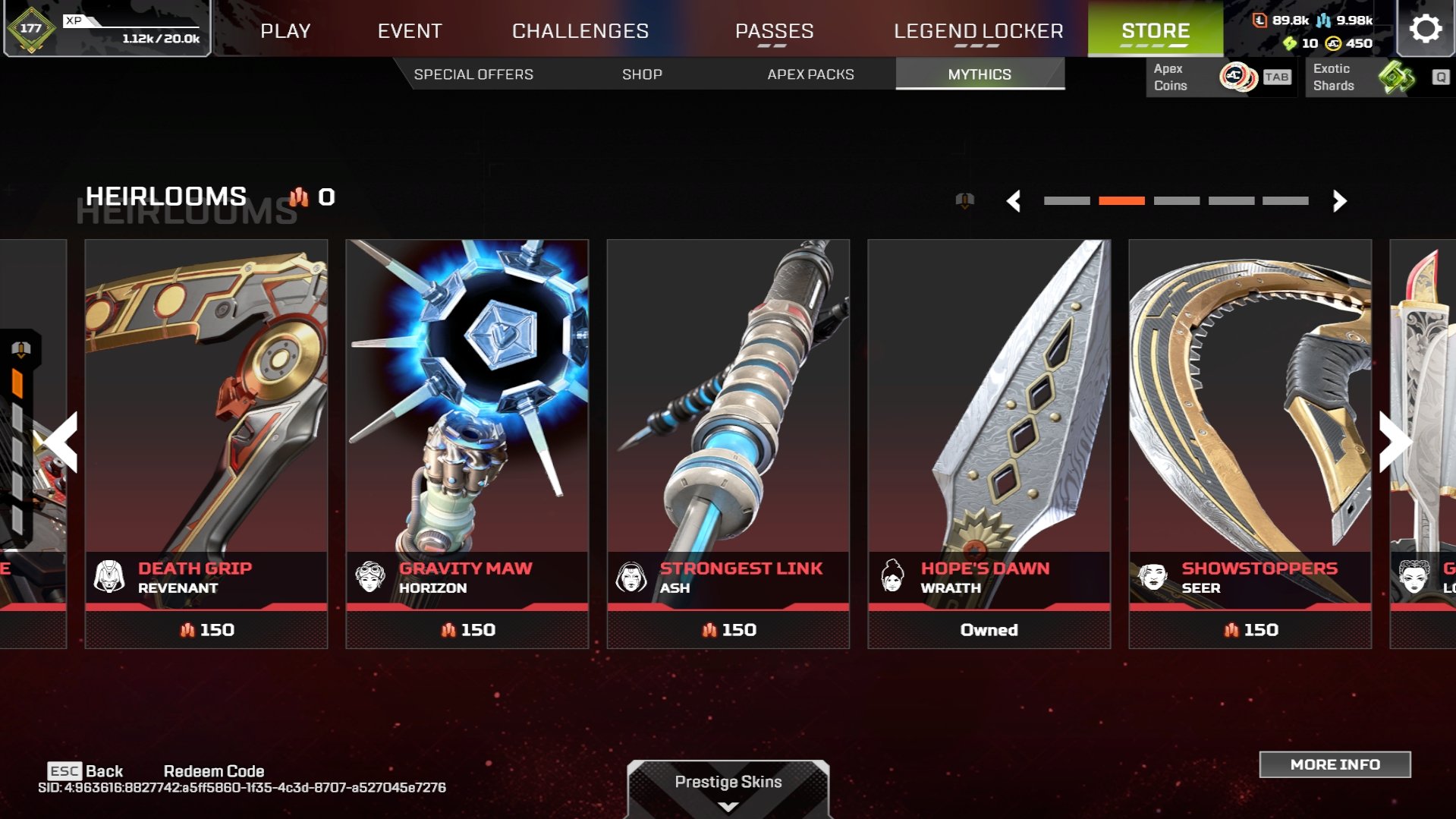Viewport: 1456px width, 819px height.
Task: Switch to the Shop sub-tab
Action: 642,74
